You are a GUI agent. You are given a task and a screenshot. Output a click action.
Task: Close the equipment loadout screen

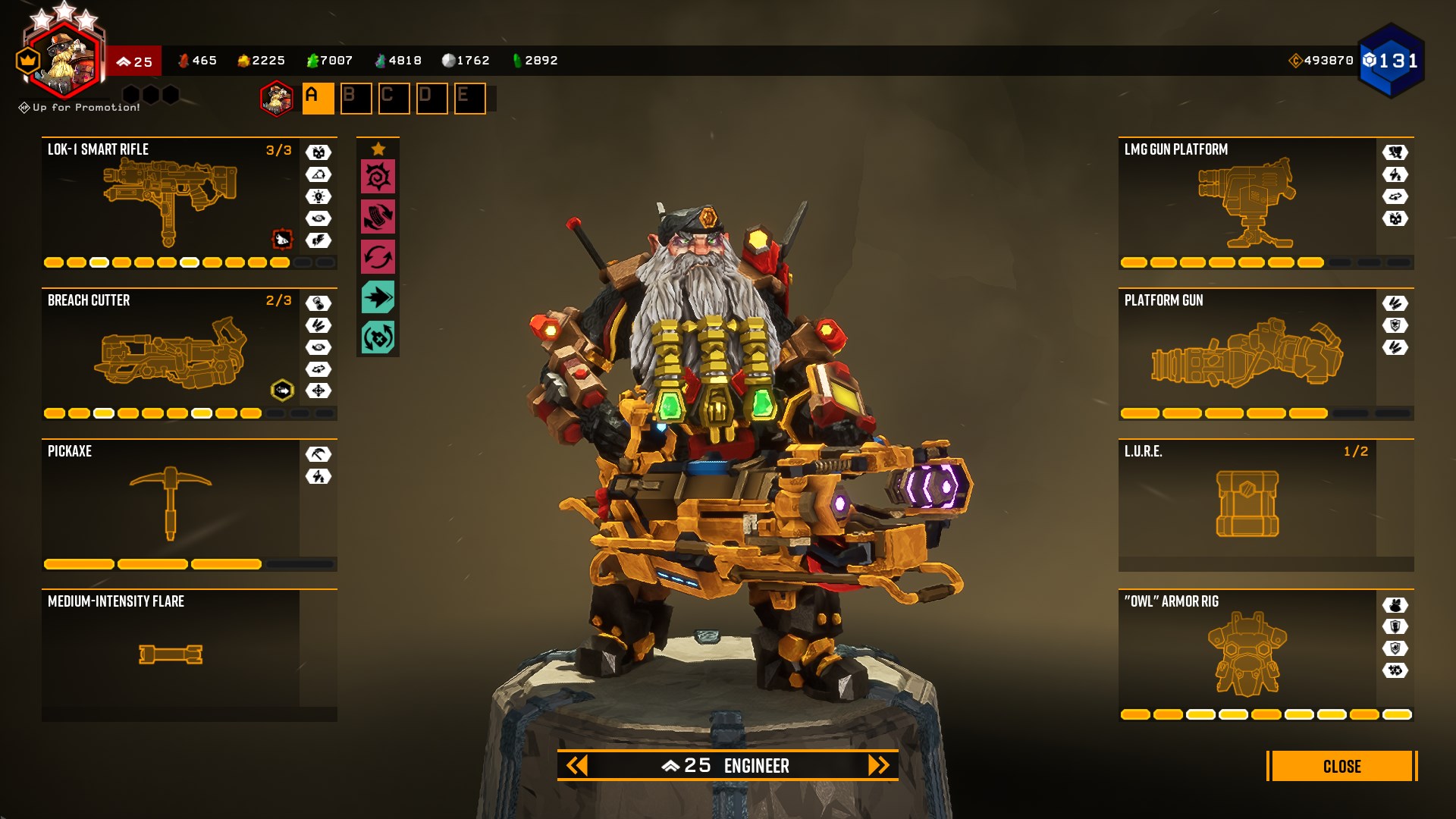tap(1341, 766)
